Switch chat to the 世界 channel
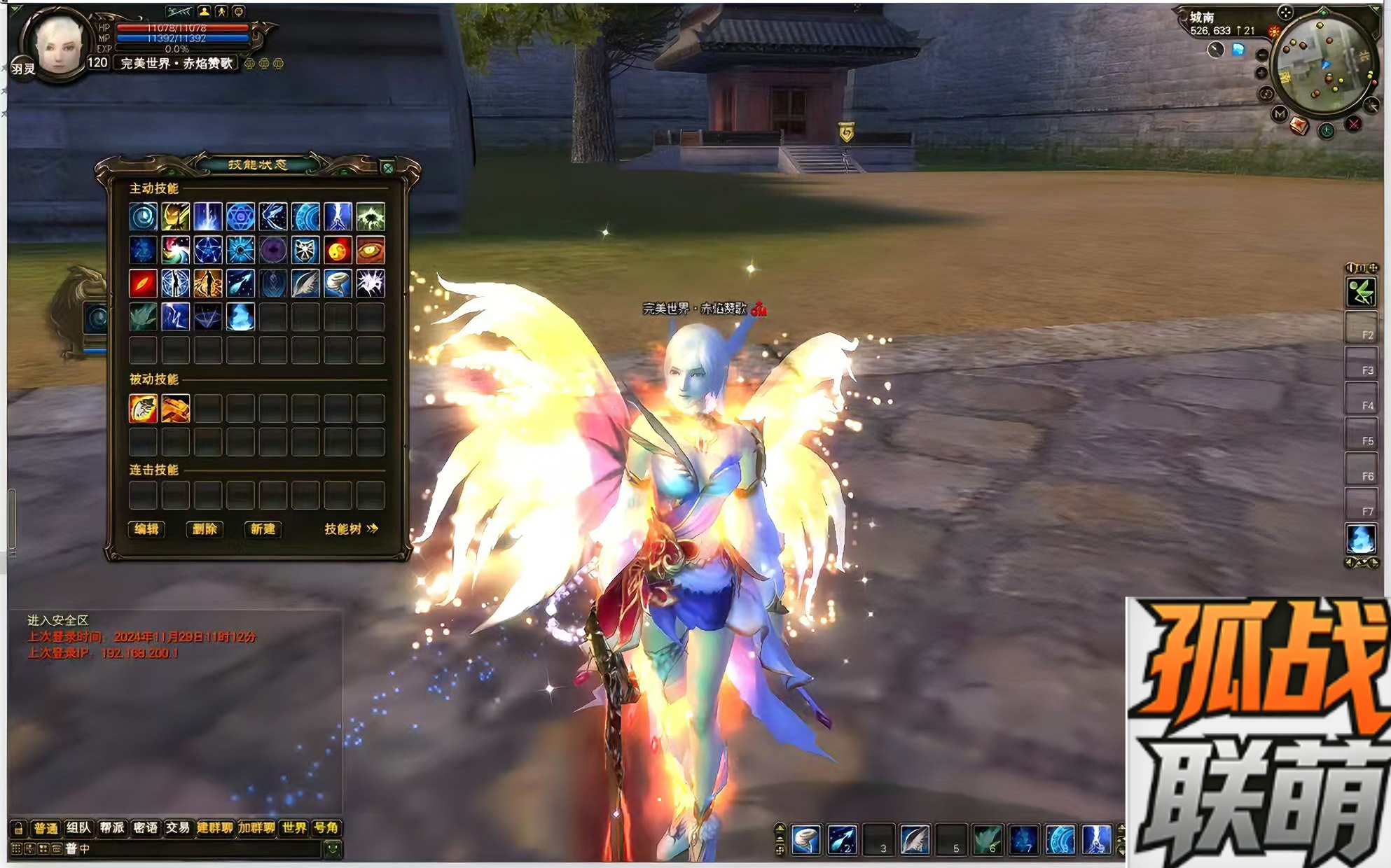 click(x=294, y=828)
